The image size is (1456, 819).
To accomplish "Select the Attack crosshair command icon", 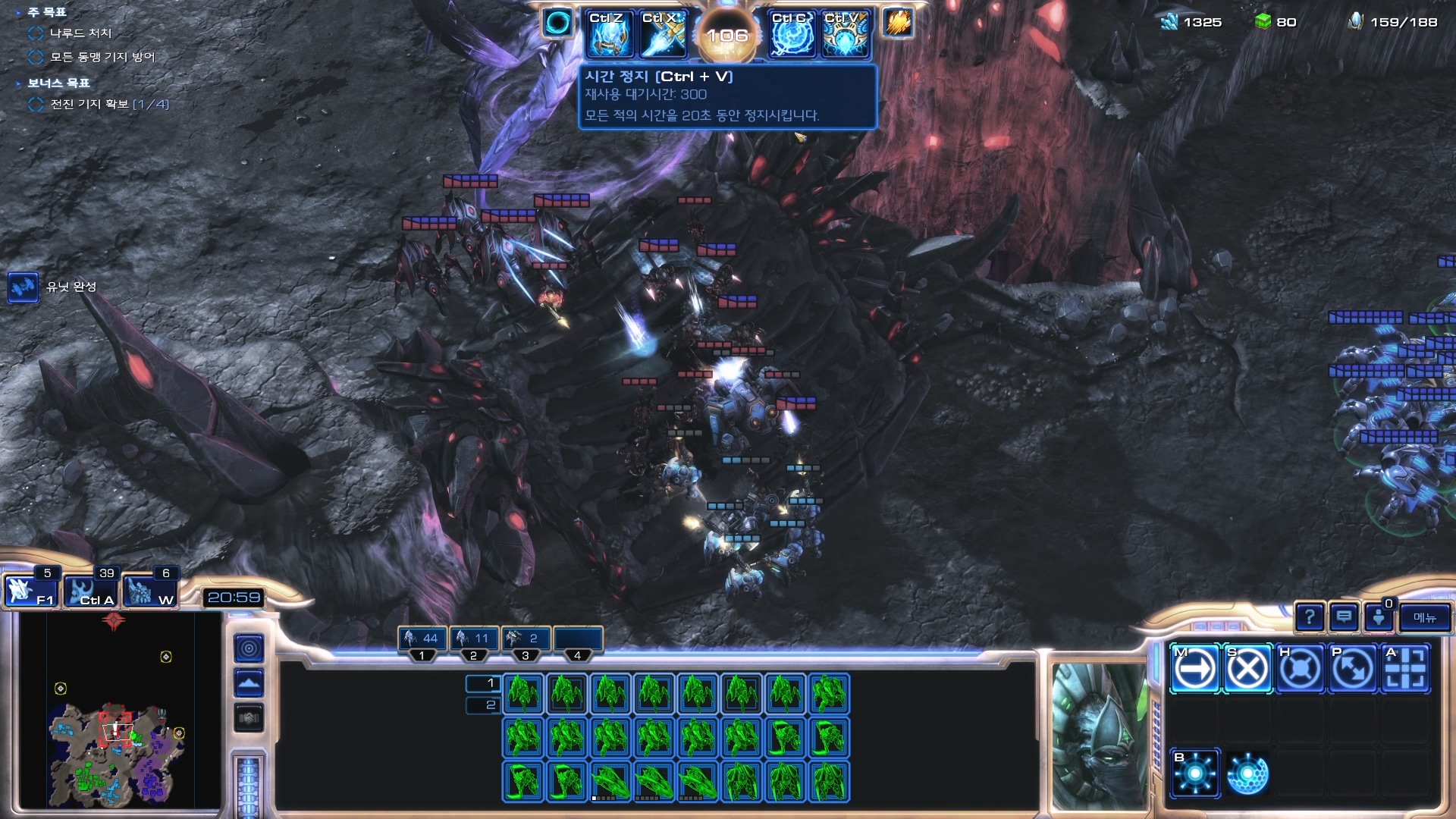I will [x=1405, y=669].
